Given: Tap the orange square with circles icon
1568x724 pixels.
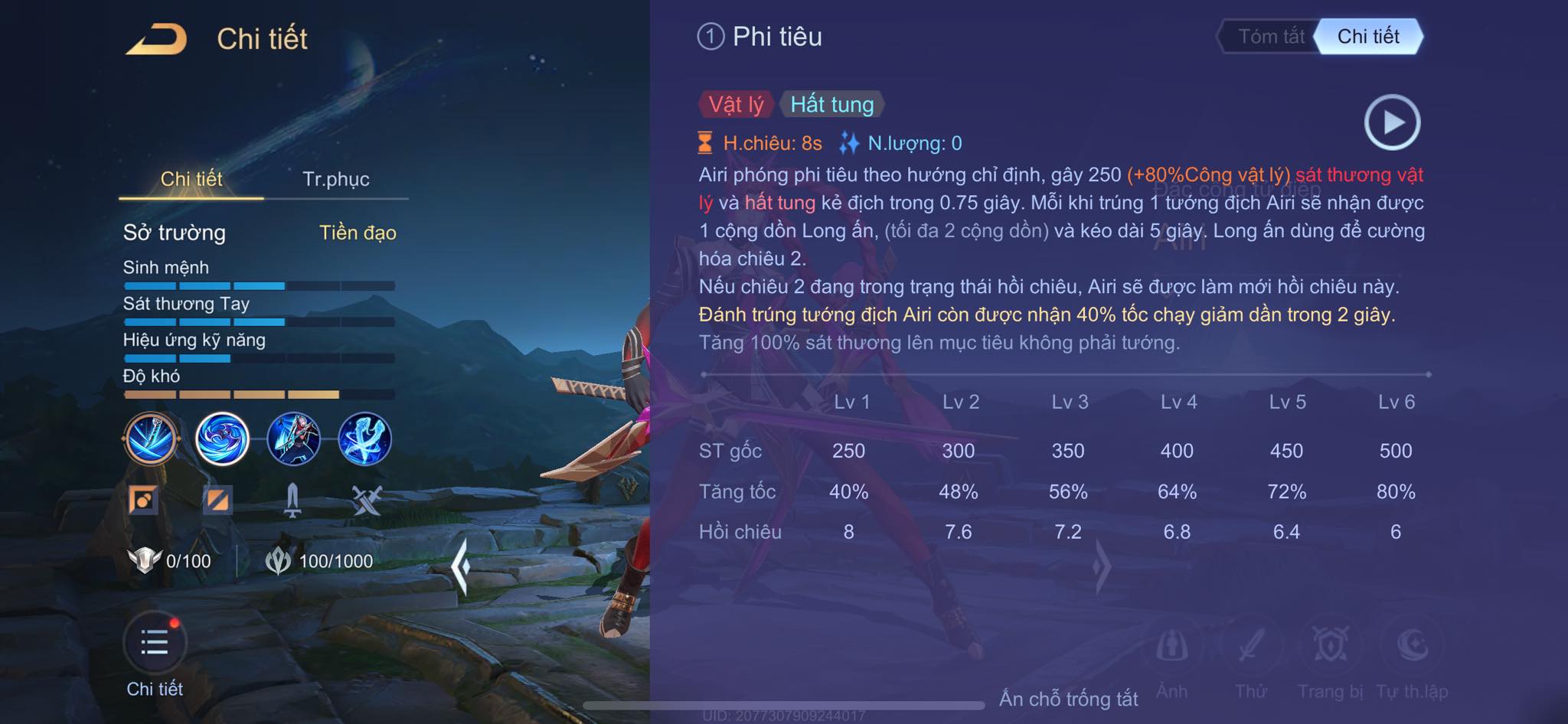Looking at the screenshot, I should coord(143,501).
